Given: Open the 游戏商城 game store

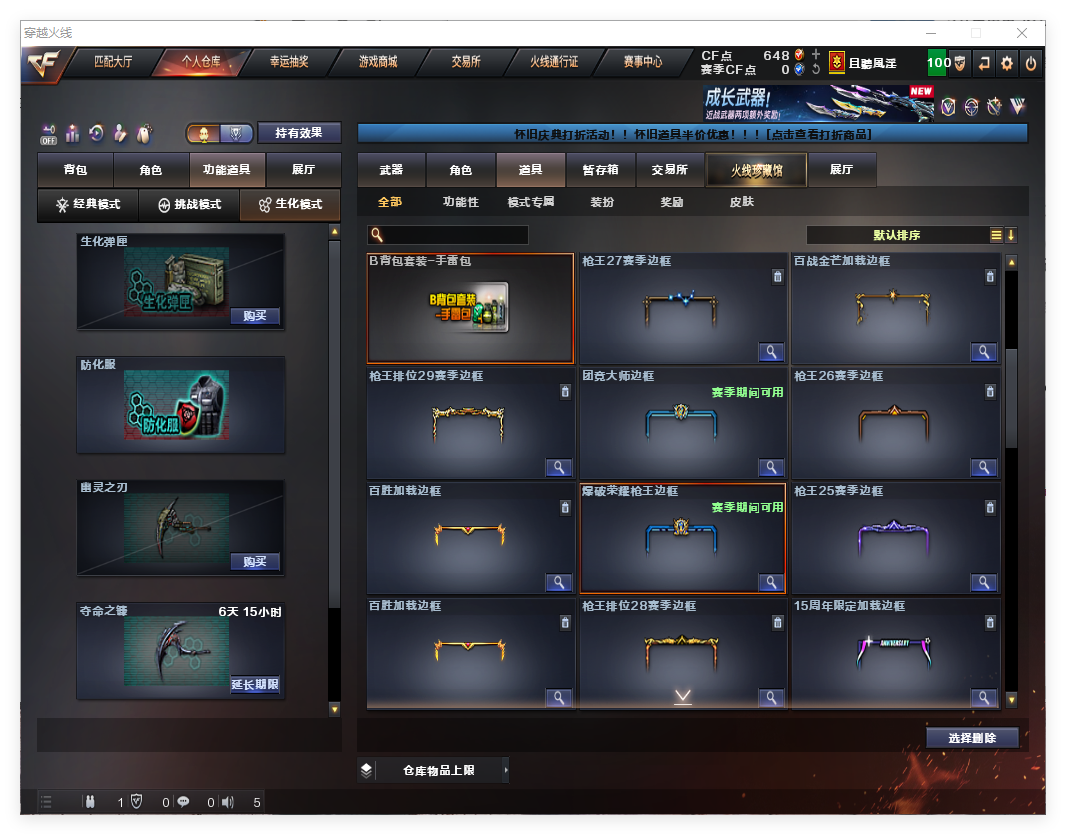Looking at the screenshot, I should point(378,62).
